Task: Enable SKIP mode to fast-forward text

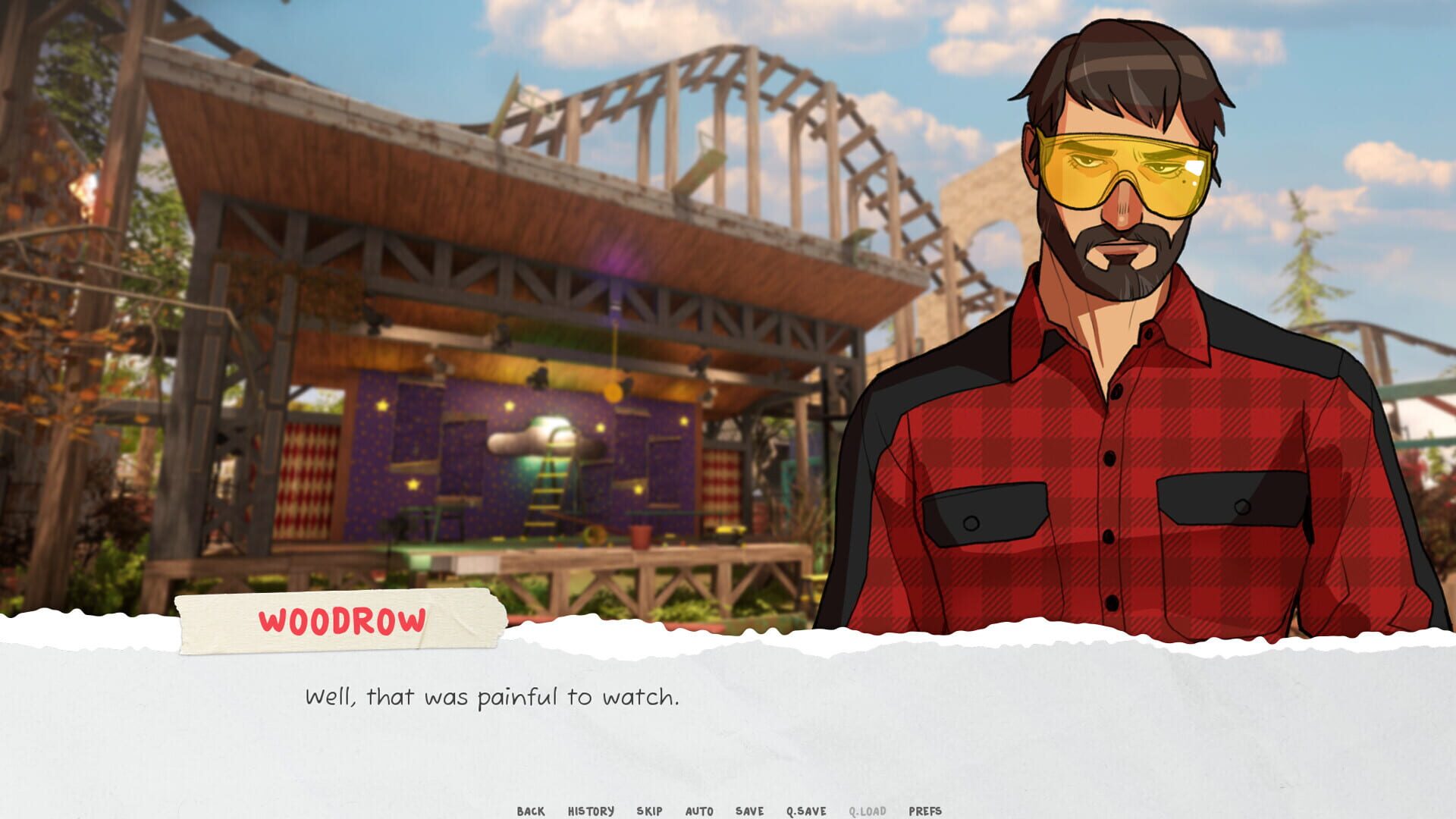Action: click(648, 811)
